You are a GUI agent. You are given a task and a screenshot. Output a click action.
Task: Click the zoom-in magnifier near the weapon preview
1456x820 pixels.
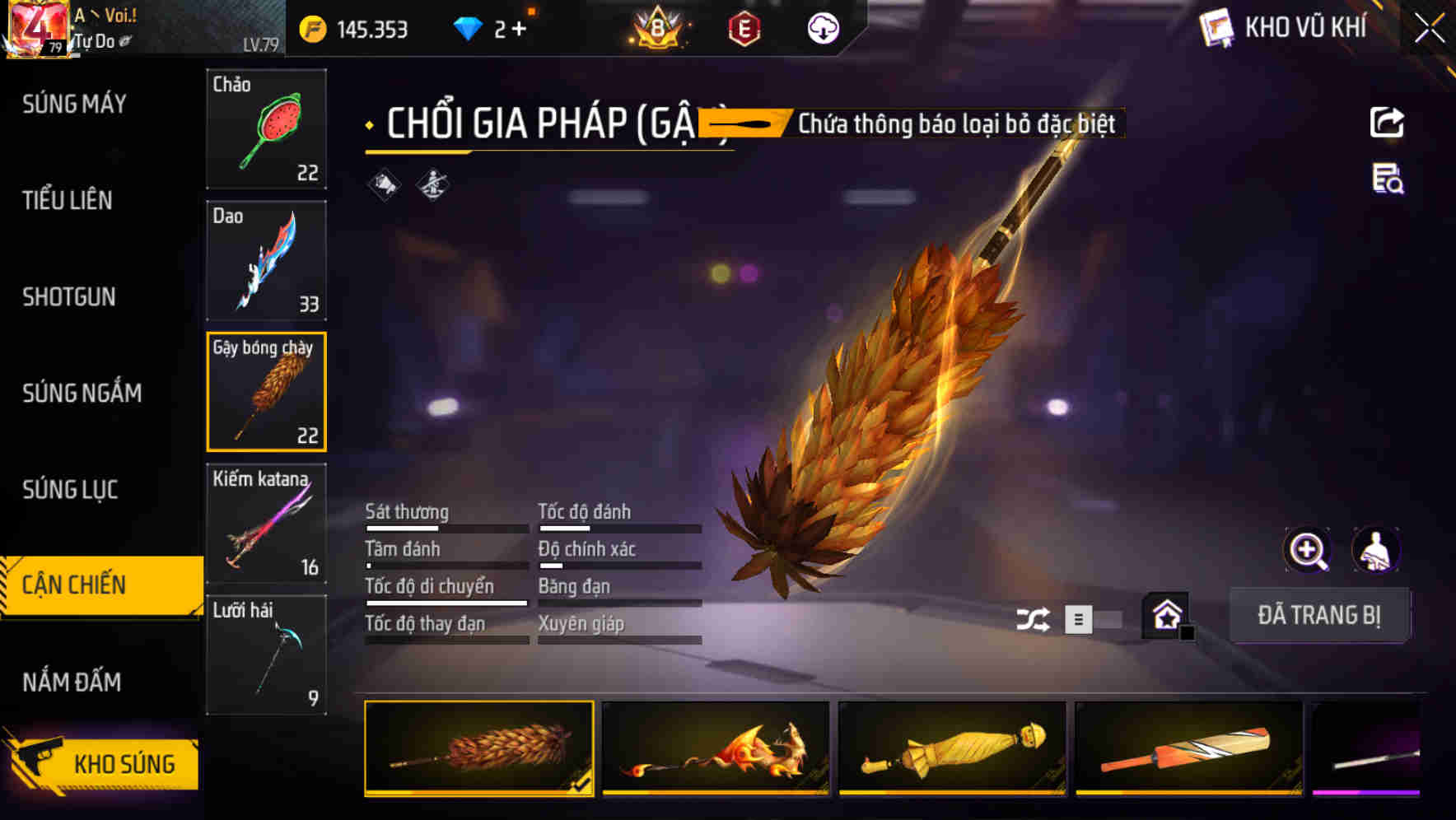[x=1307, y=551]
